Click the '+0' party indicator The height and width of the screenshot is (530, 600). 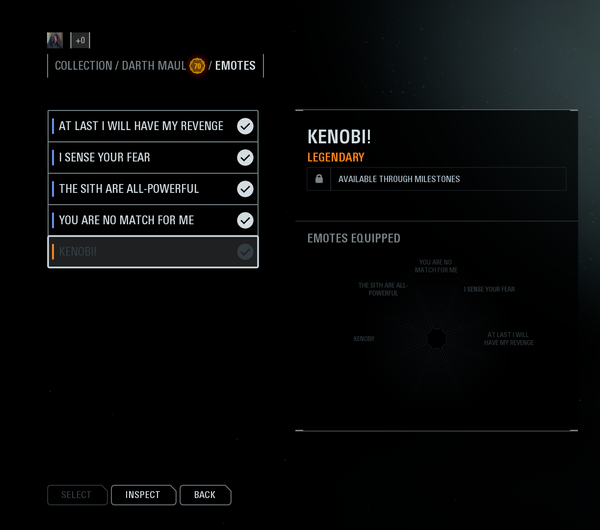[x=80, y=40]
